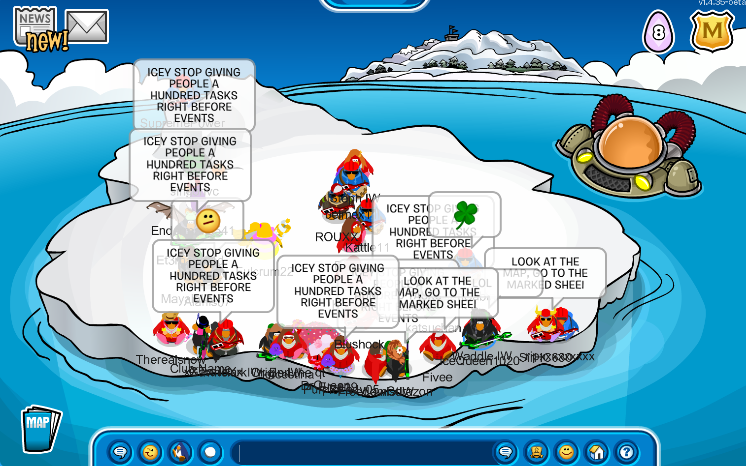The height and width of the screenshot is (466, 746).
Task: Open the Map
Action: tap(39, 427)
